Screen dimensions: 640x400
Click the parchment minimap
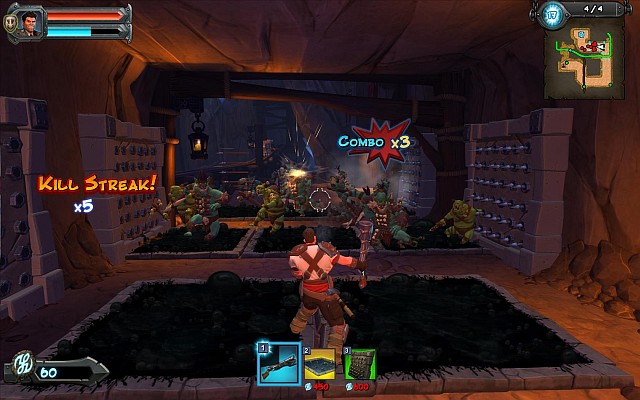[x=583, y=63]
